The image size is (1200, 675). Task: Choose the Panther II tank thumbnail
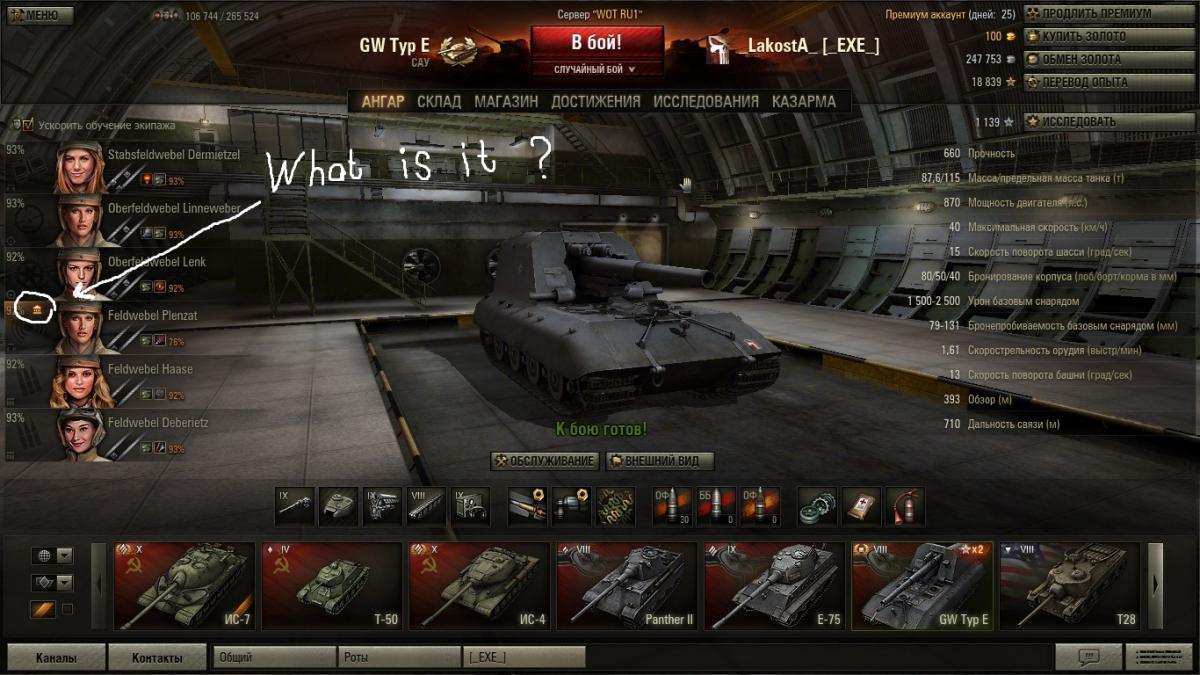[x=625, y=586]
